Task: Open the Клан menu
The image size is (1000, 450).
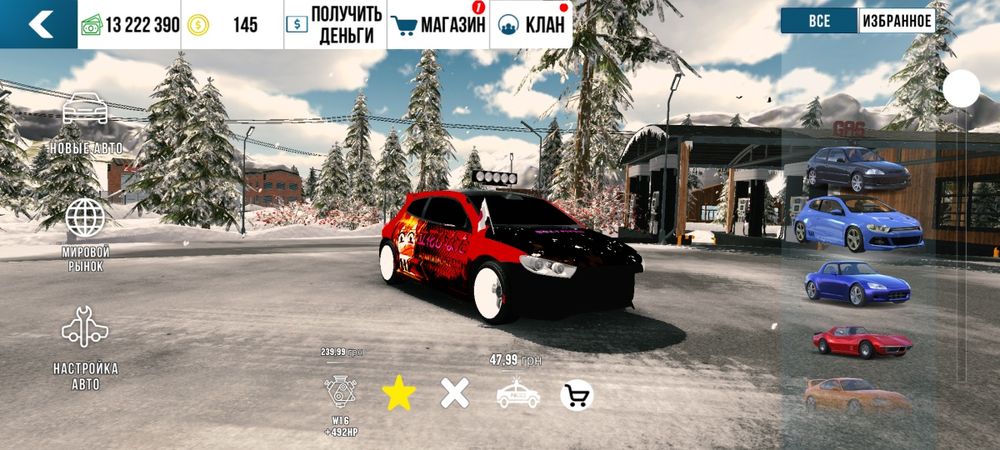Action: pyautogui.click(x=531, y=25)
